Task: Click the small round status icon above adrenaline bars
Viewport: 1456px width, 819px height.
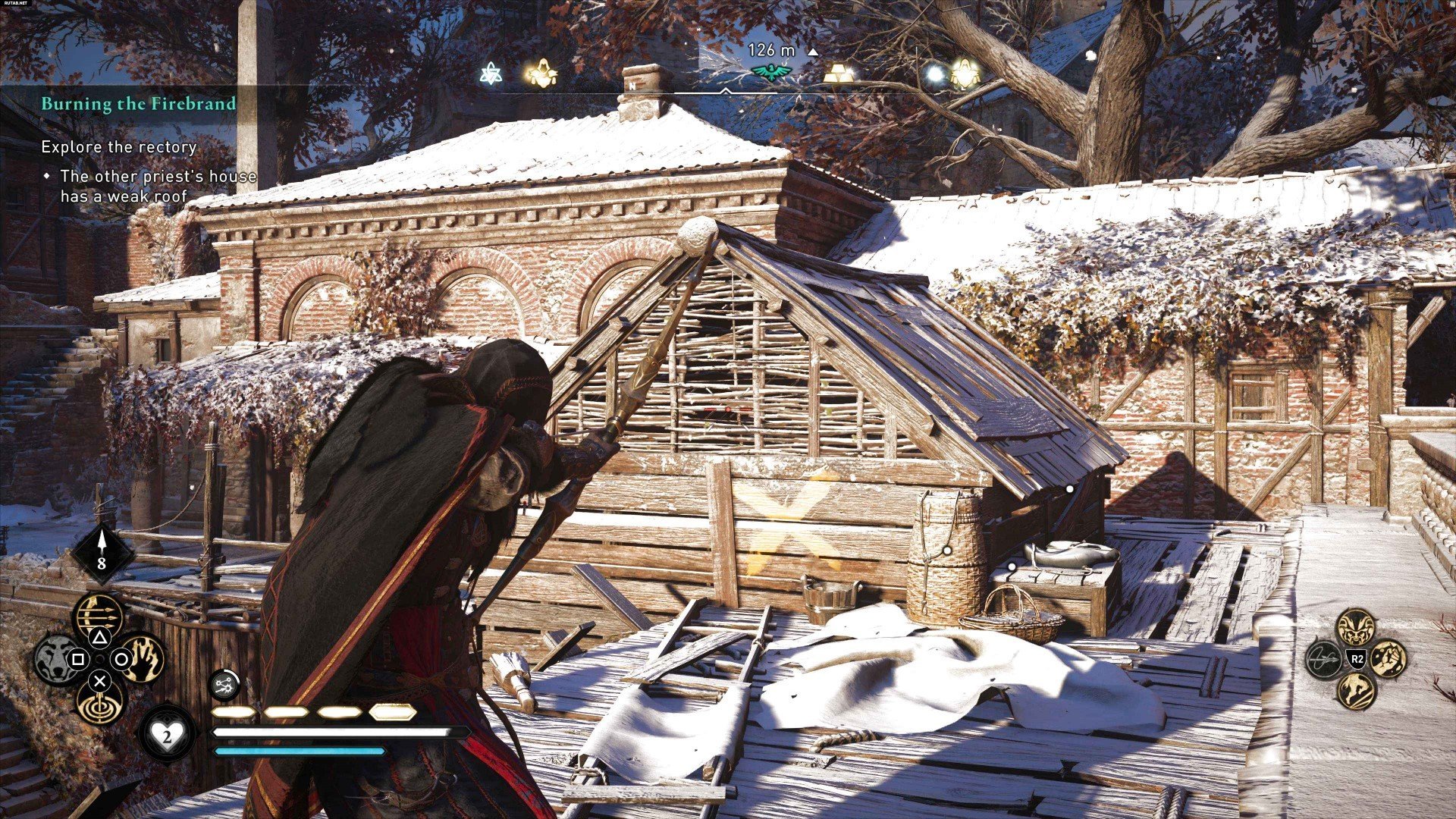Action: point(224,685)
